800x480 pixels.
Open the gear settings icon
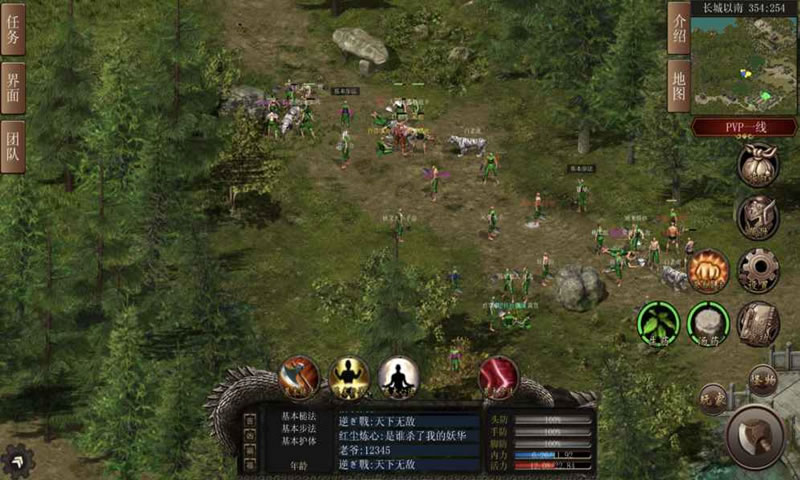point(758,270)
